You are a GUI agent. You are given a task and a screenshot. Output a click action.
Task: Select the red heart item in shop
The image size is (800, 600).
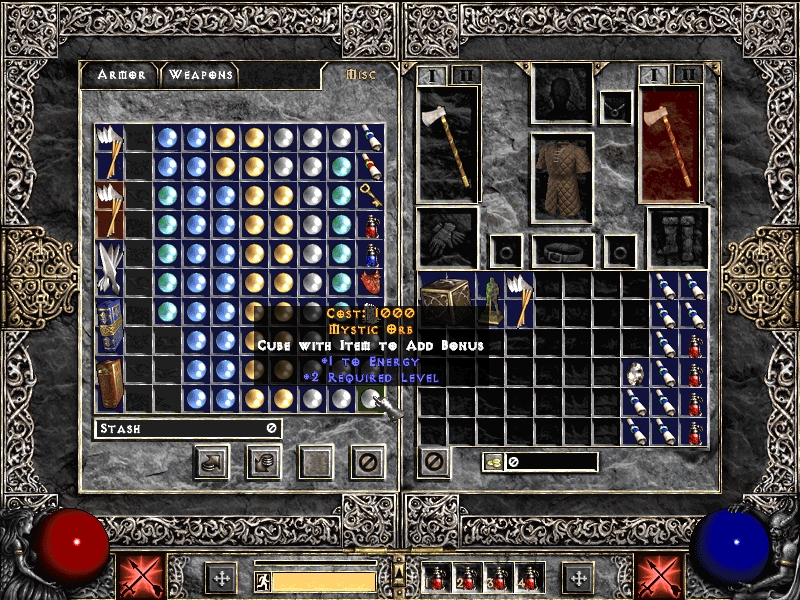click(370, 283)
